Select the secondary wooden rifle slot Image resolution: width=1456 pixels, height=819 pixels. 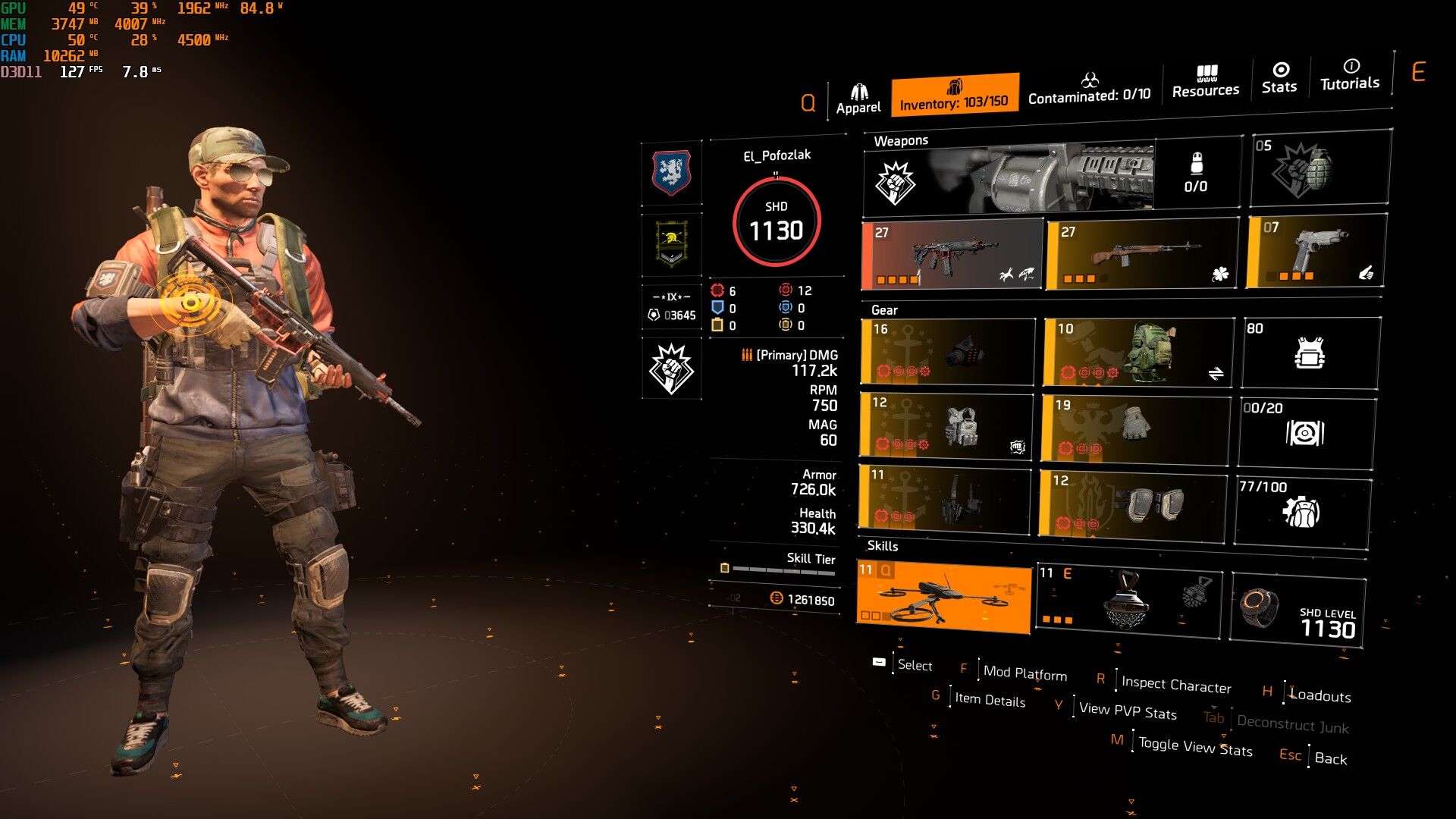(1141, 254)
